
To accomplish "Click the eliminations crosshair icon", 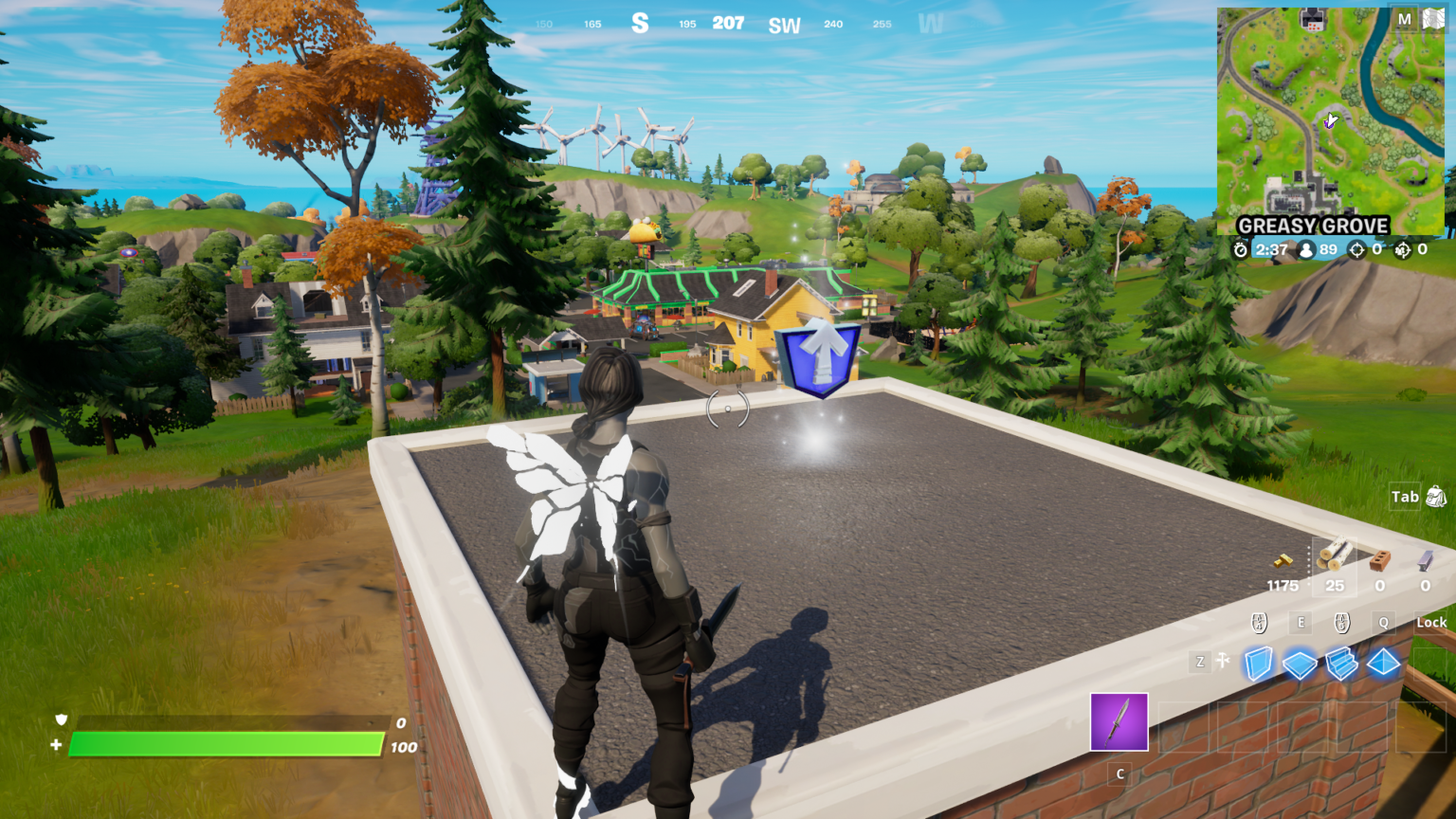I will coord(1357,249).
